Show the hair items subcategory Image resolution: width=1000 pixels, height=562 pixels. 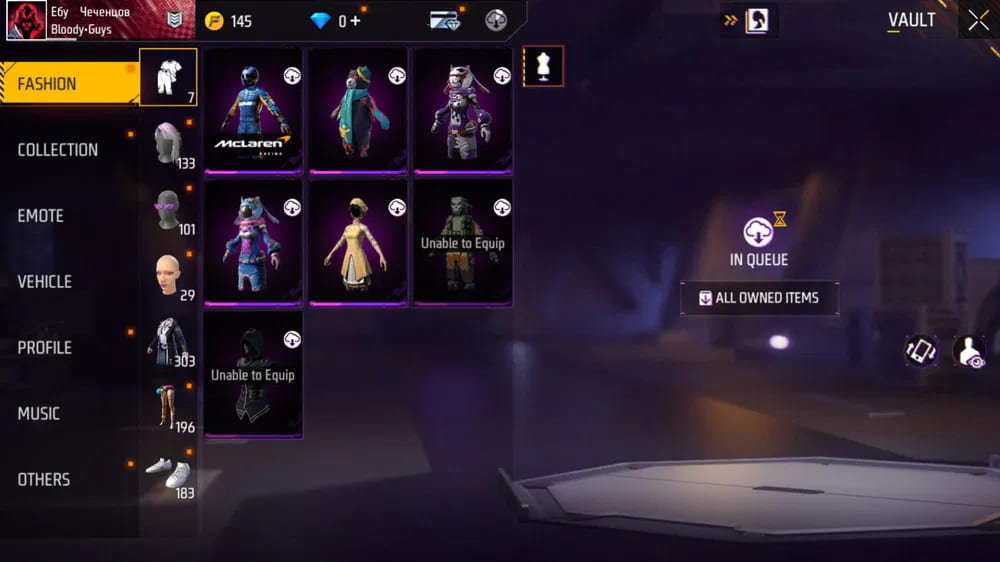168,143
